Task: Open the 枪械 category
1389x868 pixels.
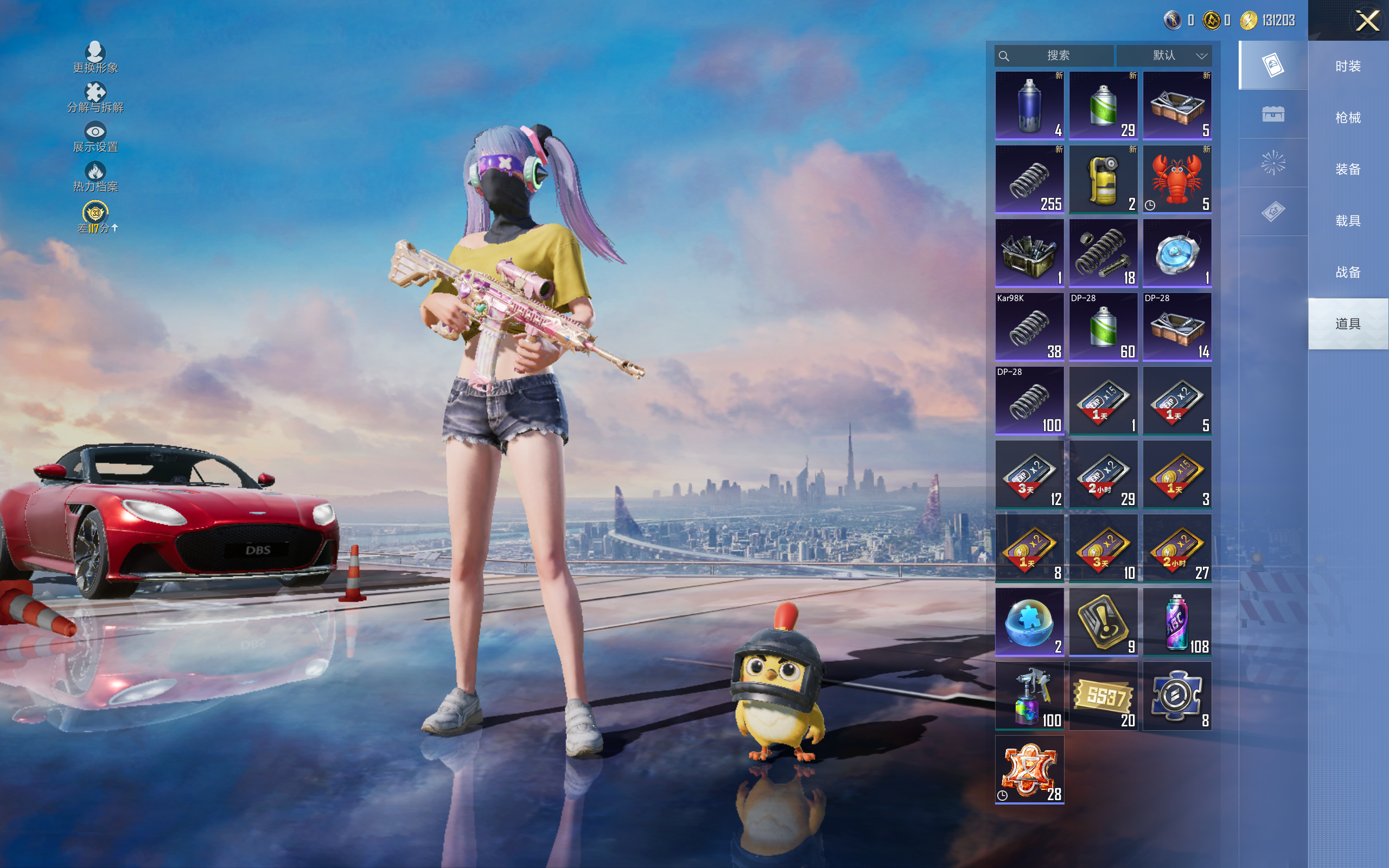Action: pyautogui.click(x=1348, y=118)
